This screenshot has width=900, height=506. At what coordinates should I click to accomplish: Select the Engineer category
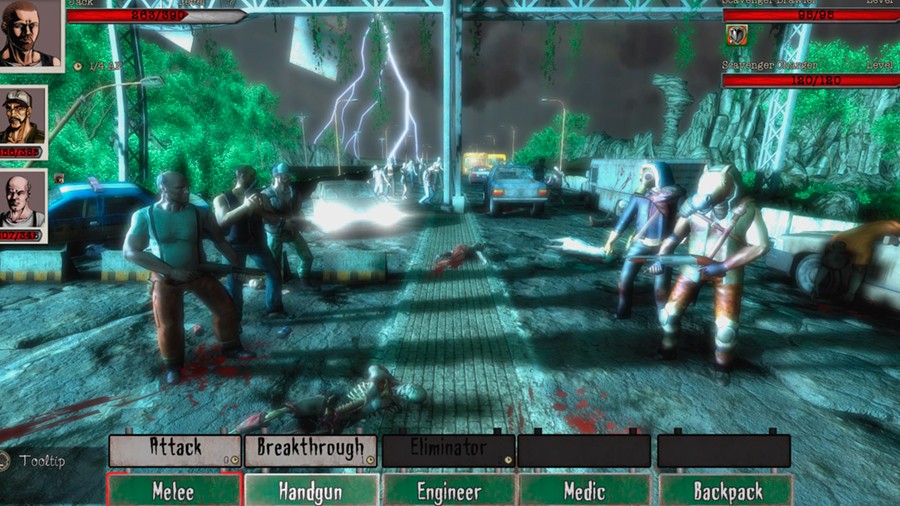[449, 490]
